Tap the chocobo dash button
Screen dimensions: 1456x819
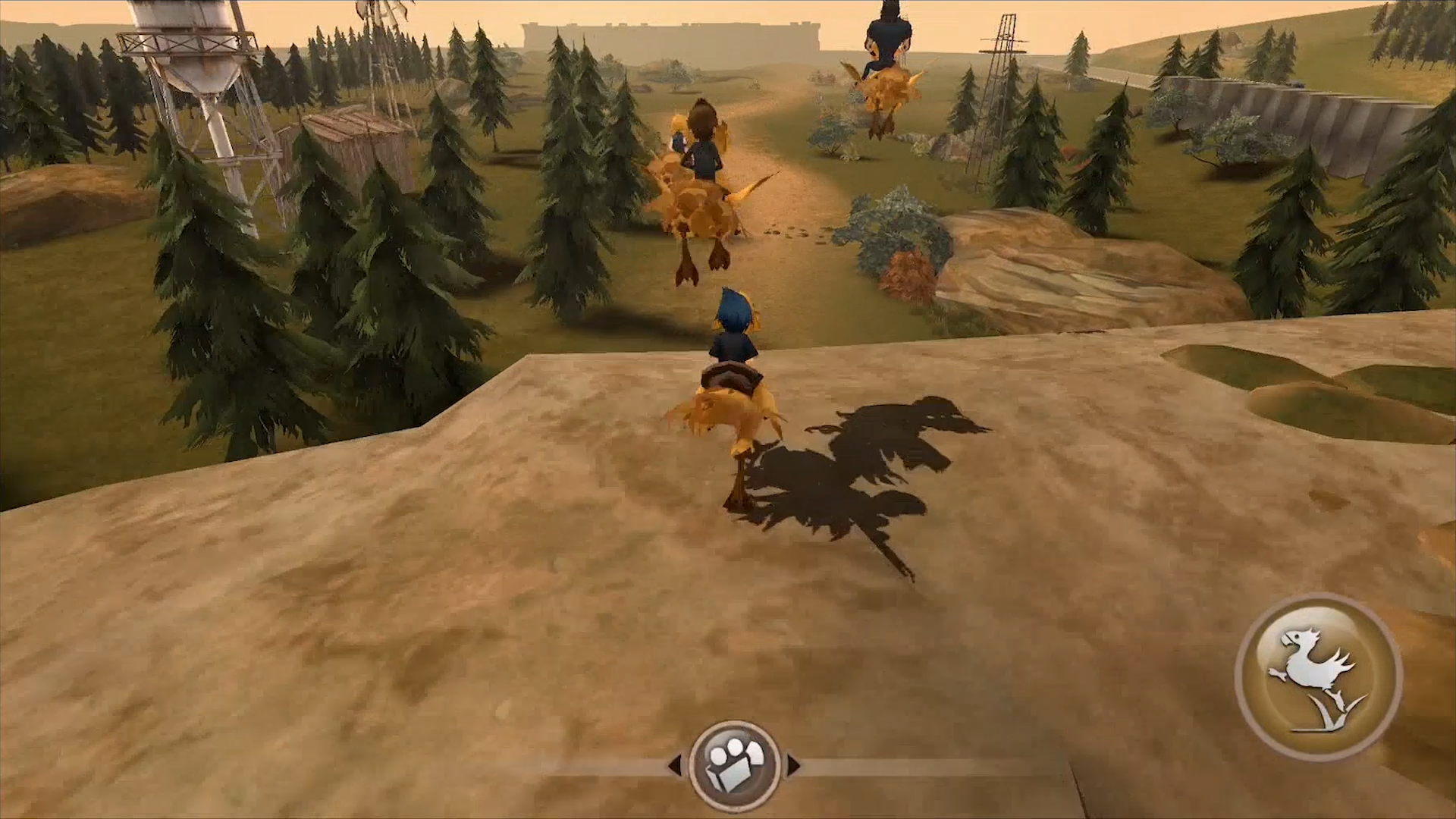tap(1318, 677)
